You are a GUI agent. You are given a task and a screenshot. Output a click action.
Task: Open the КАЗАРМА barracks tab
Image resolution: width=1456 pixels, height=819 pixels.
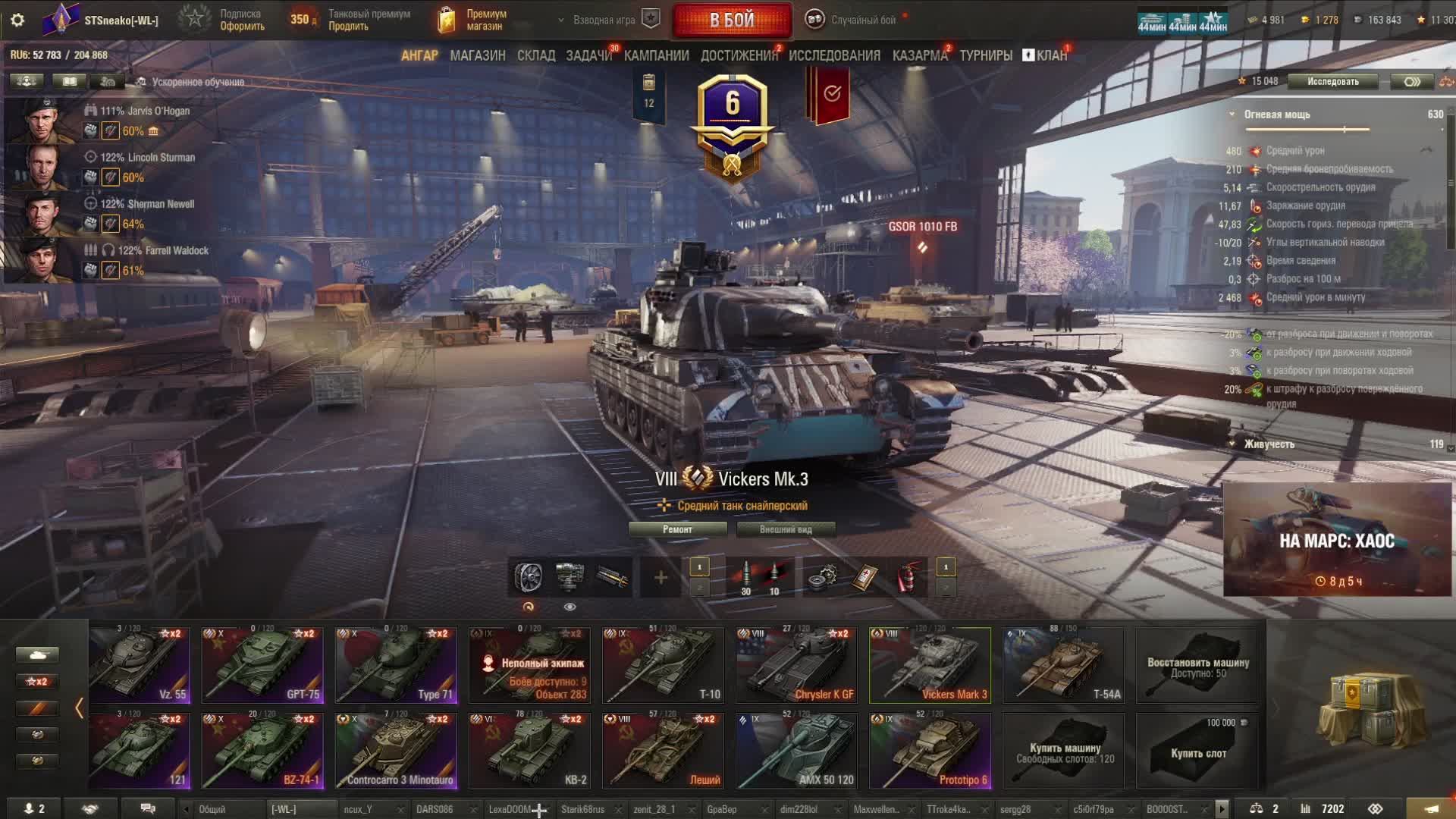tap(919, 55)
